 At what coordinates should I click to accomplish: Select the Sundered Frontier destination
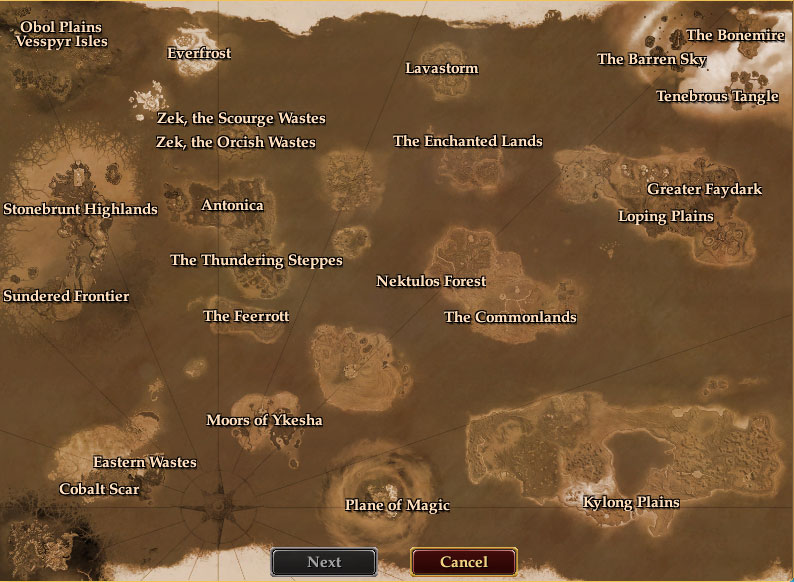(66, 297)
